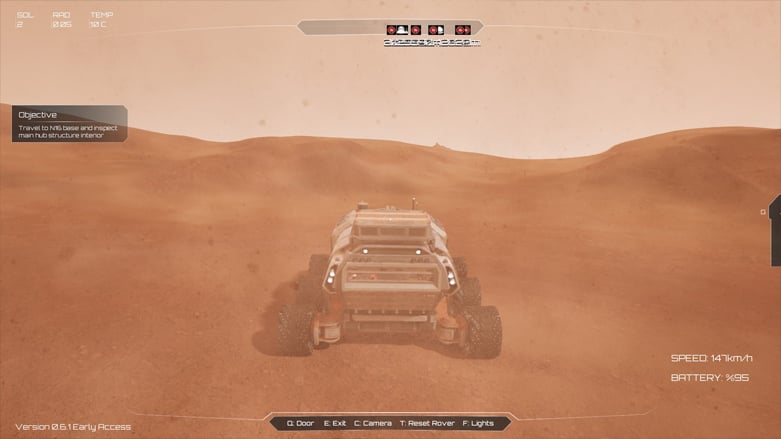
Task: Open the Objective tracker panel
Action: pyautogui.click(x=69, y=123)
